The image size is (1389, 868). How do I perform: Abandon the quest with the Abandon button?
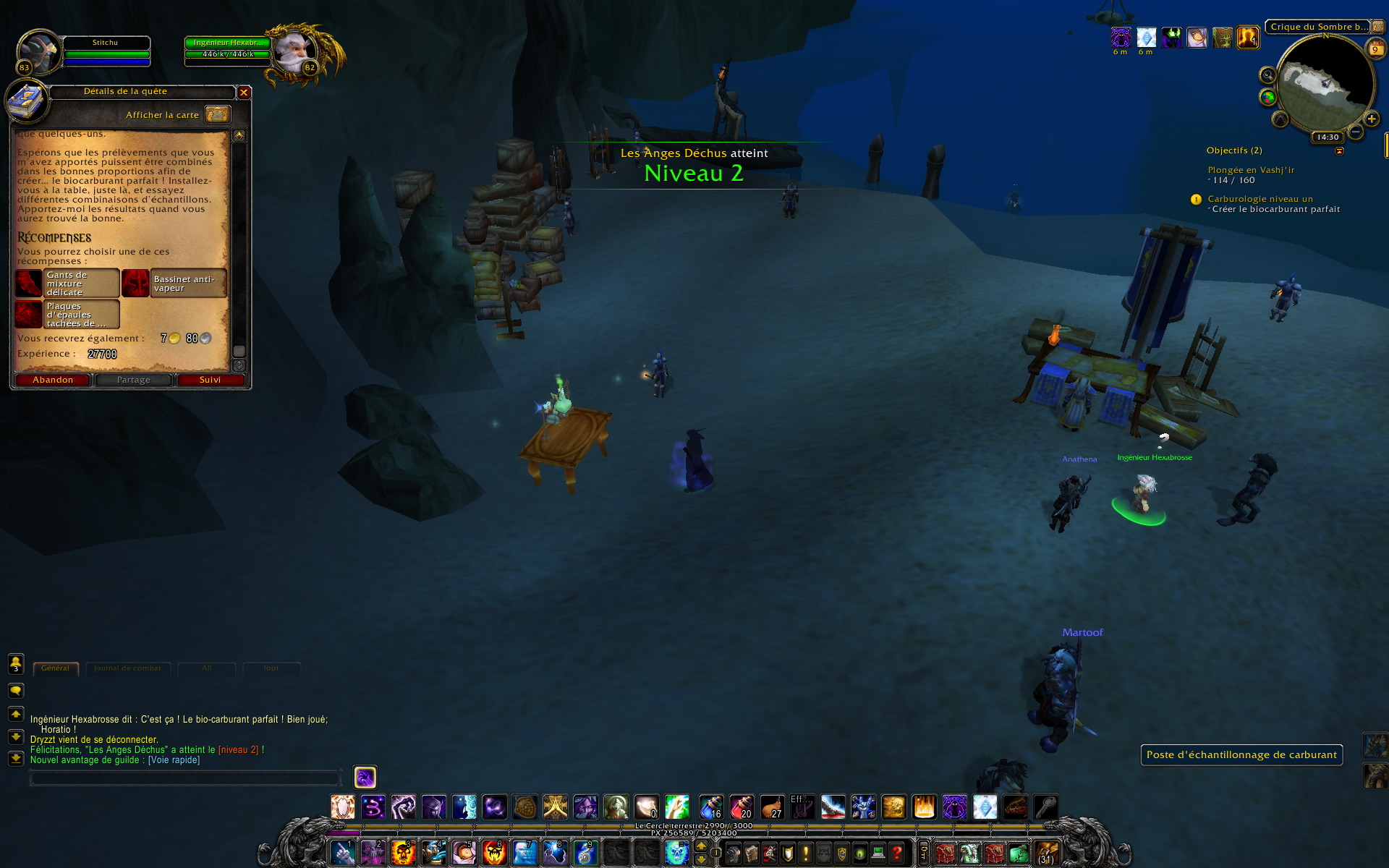pyautogui.click(x=53, y=380)
